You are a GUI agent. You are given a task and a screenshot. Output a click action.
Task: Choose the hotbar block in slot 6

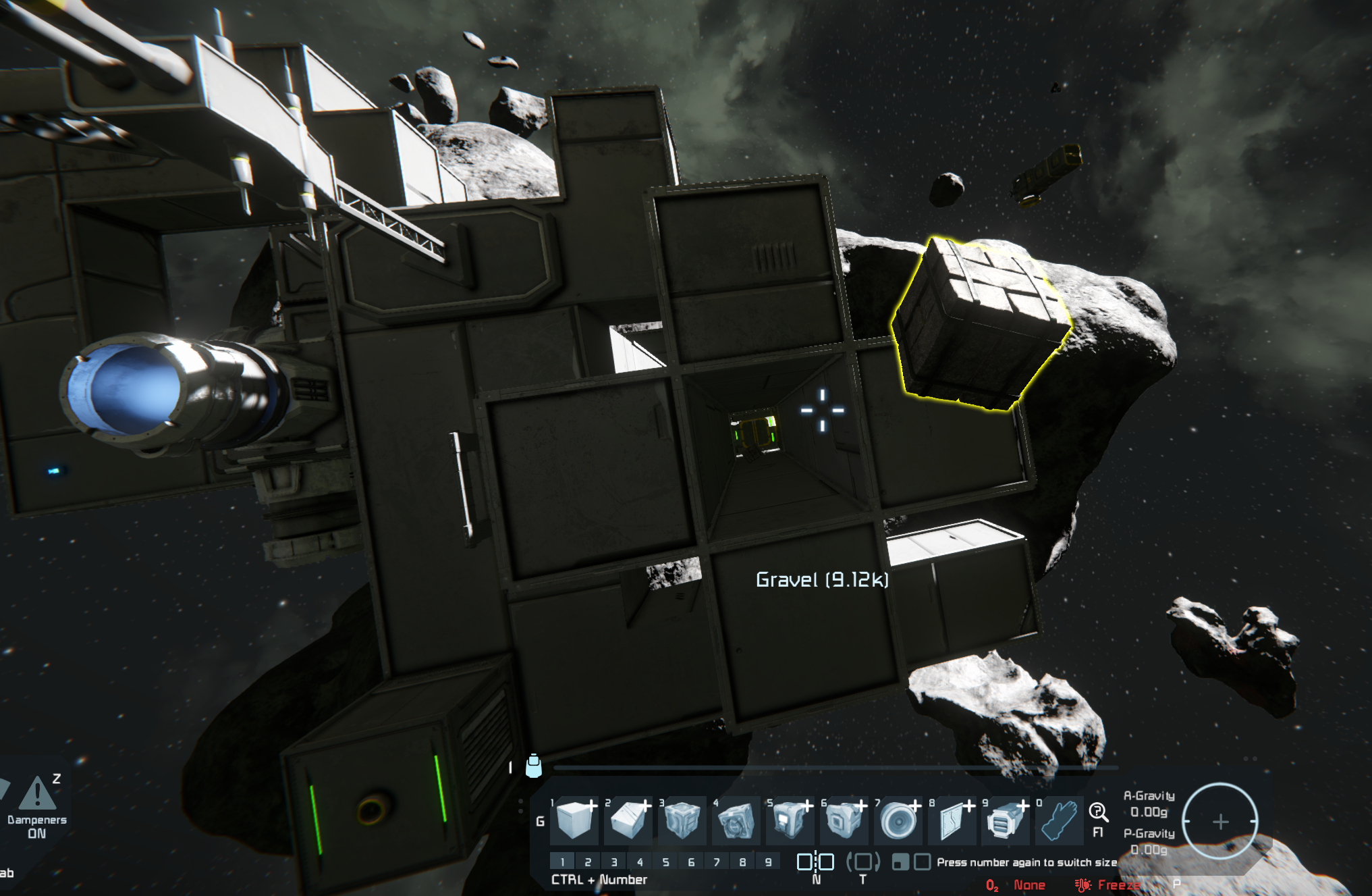[844, 820]
